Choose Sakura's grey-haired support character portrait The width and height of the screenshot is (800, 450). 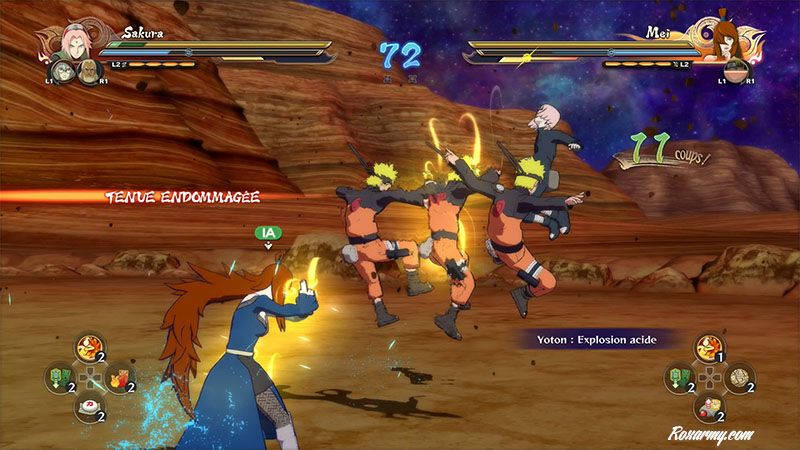(x=64, y=70)
